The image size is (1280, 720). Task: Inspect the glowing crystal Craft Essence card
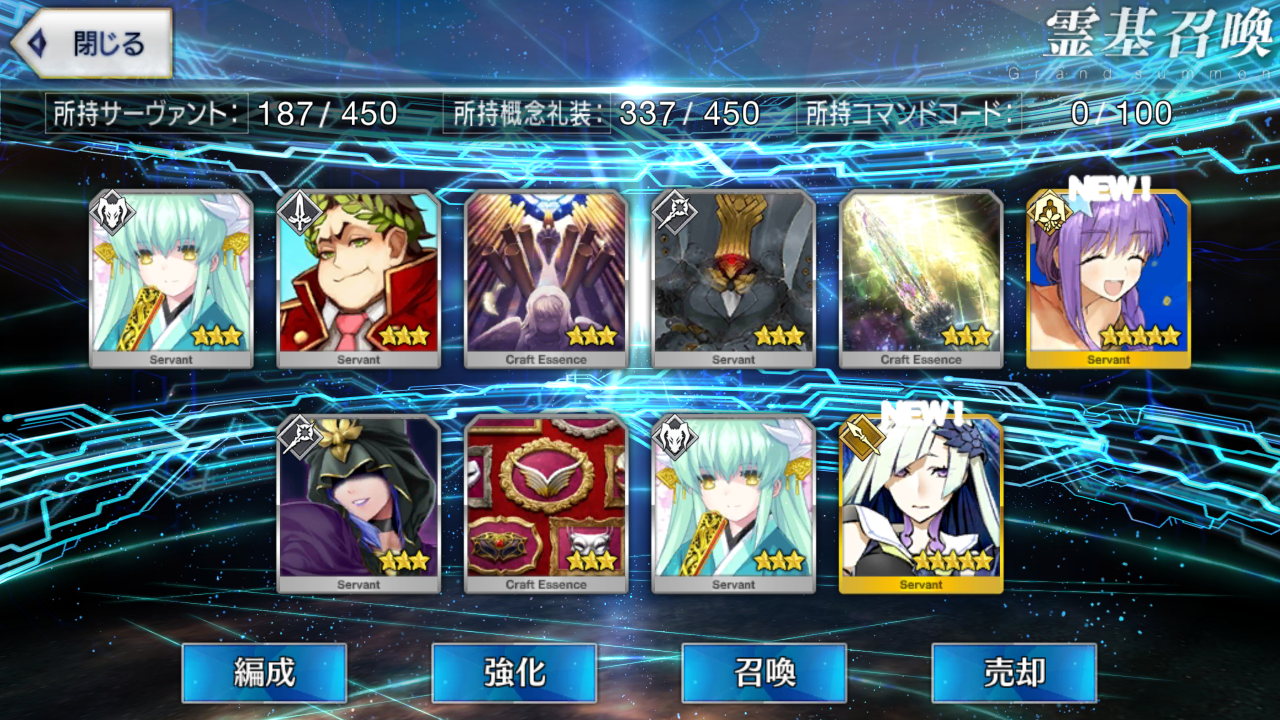[921, 278]
